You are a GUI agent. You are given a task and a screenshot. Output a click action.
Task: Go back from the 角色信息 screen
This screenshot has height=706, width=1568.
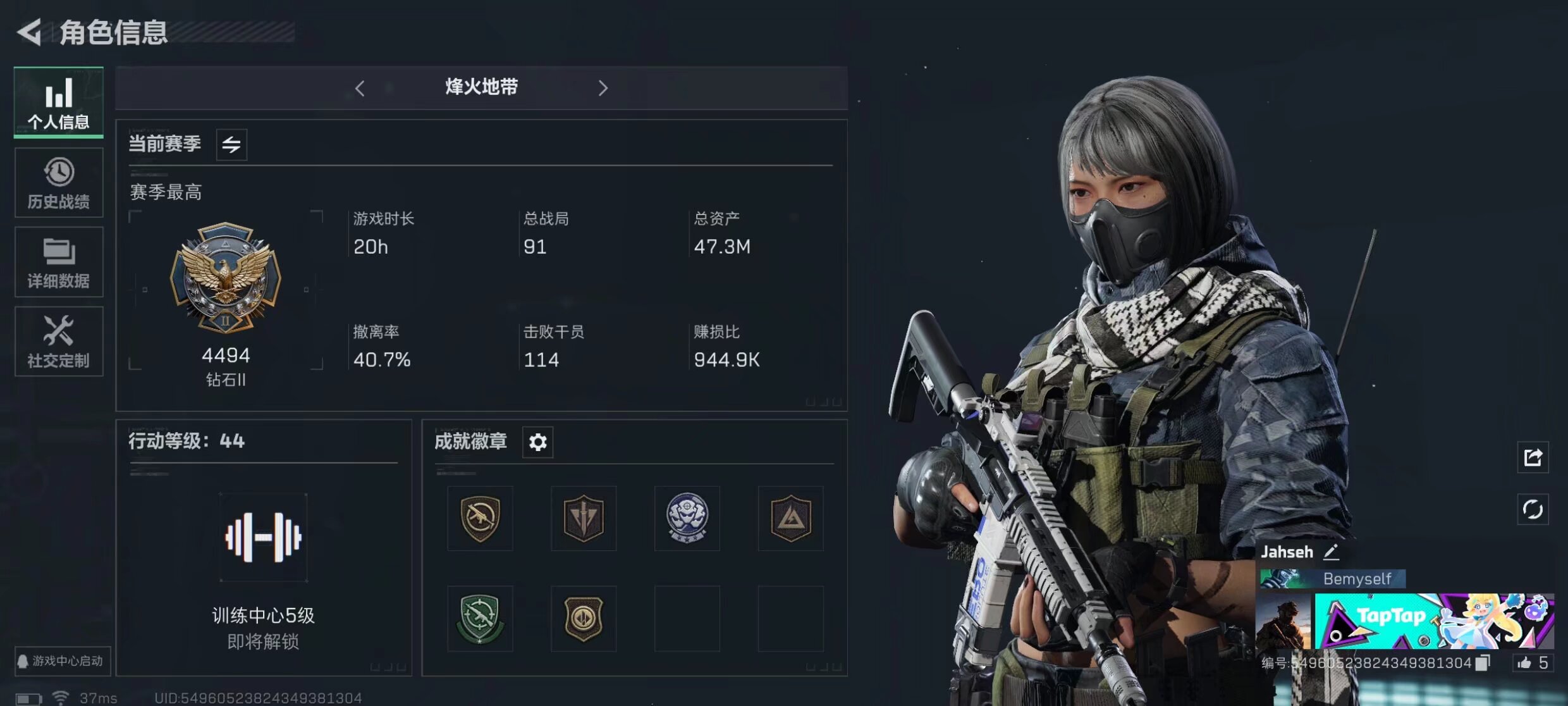(29, 32)
